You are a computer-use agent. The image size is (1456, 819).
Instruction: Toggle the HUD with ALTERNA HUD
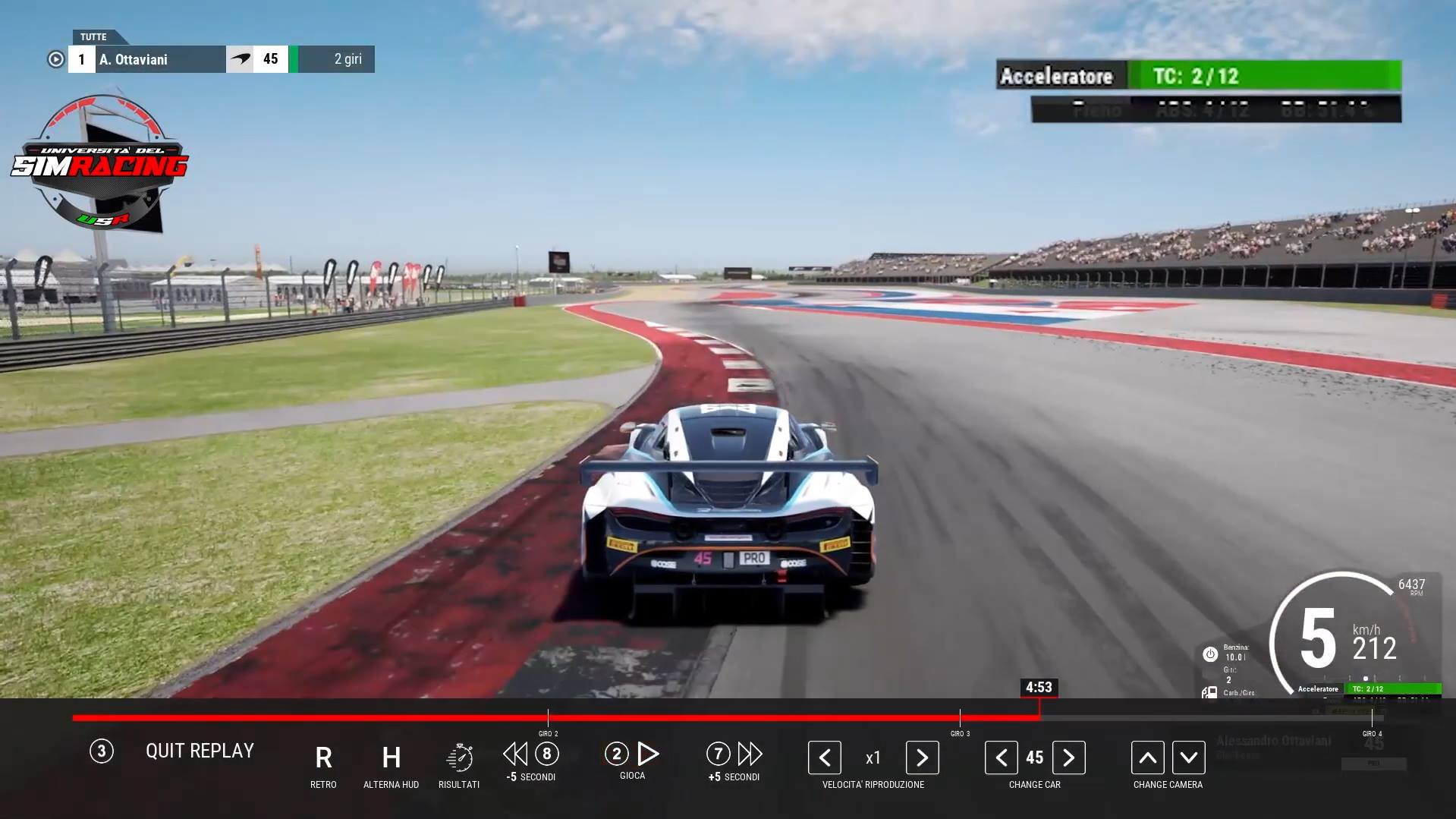[x=391, y=758]
